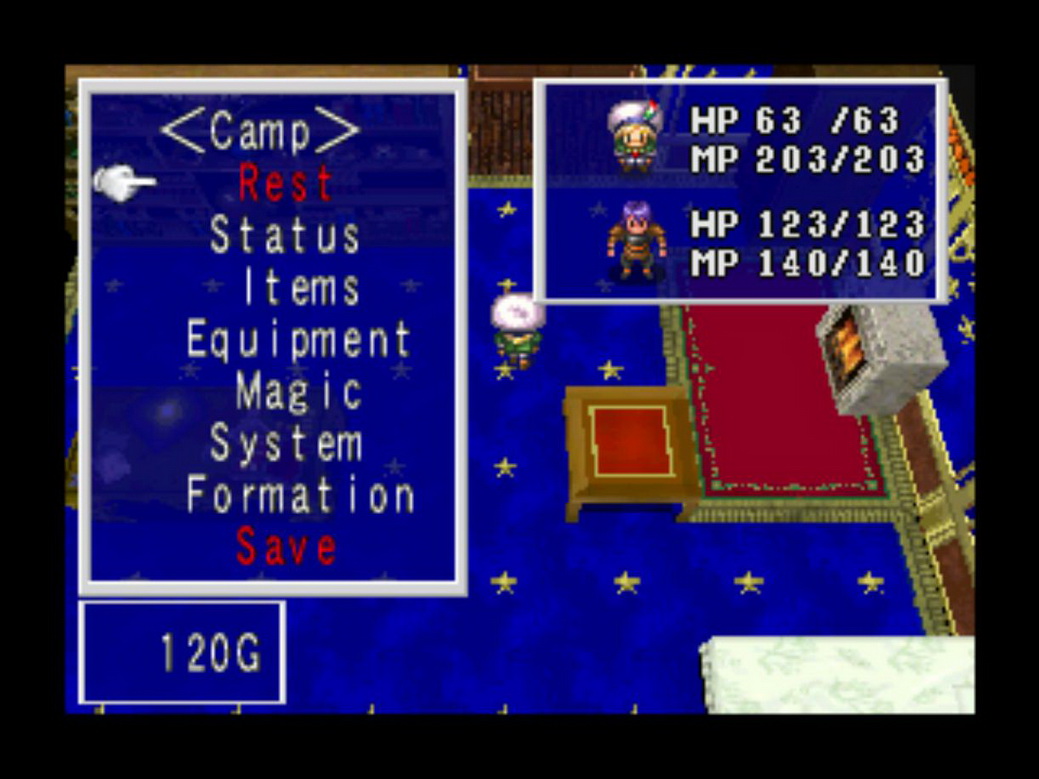This screenshot has height=779, width=1039.
Task: Choose the Equipment option
Action: point(298,340)
